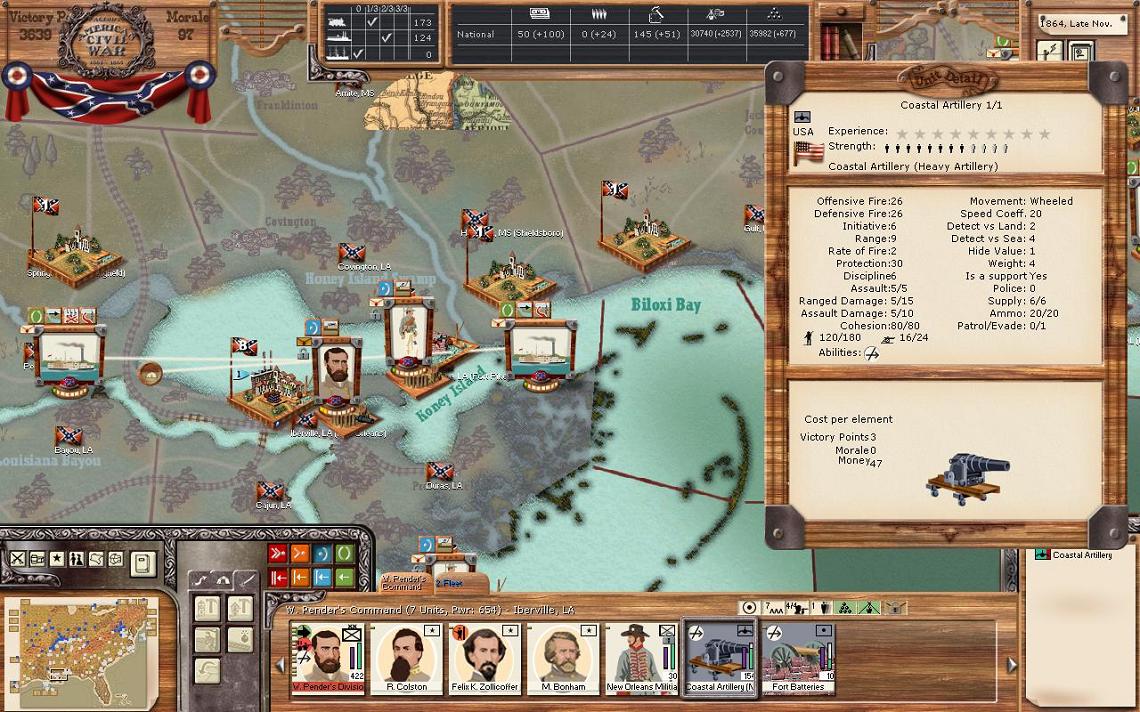Open the ledger book button

click(x=143, y=562)
